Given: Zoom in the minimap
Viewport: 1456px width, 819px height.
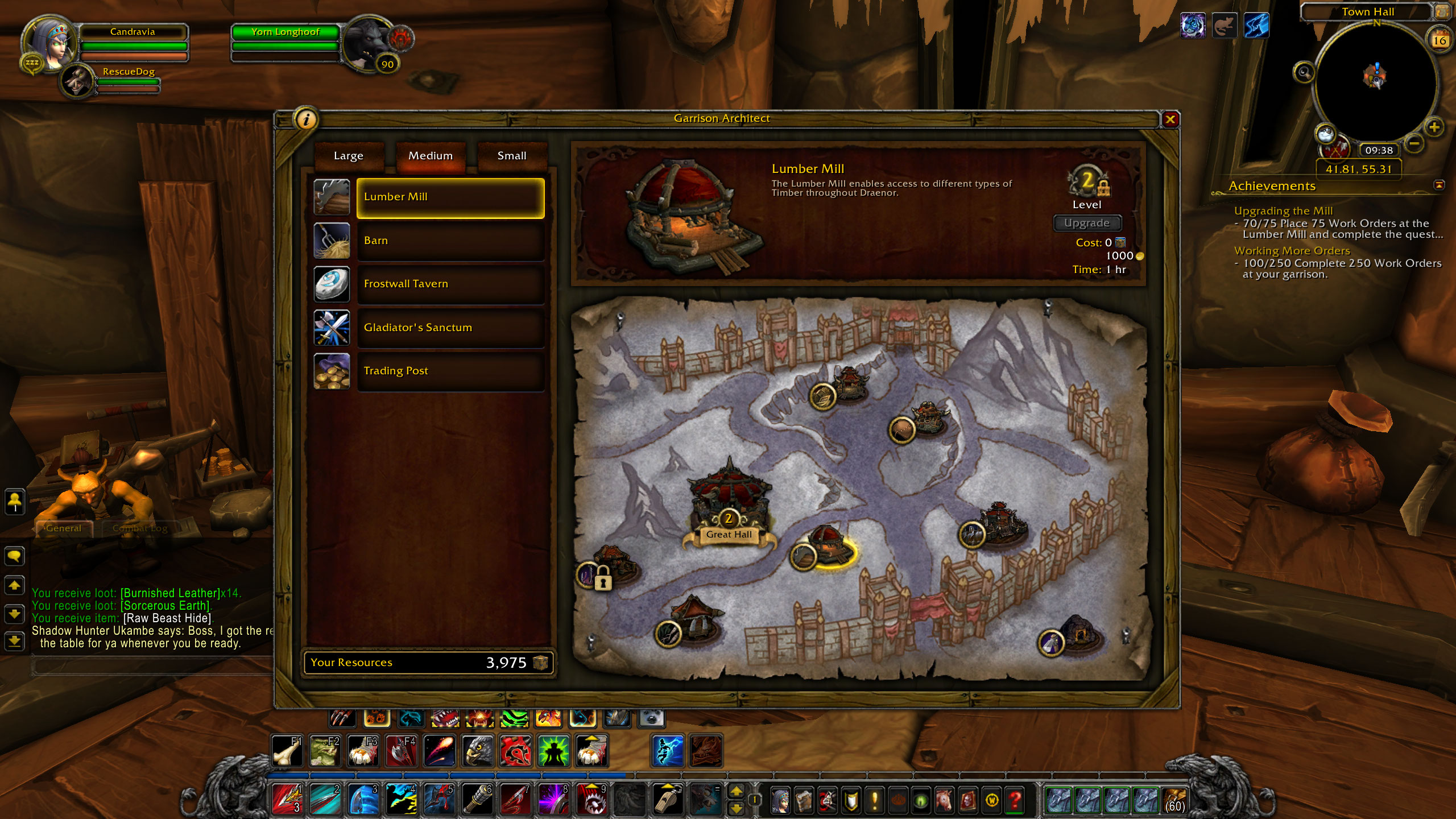Looking at the screenshot, I should 1434,127.
